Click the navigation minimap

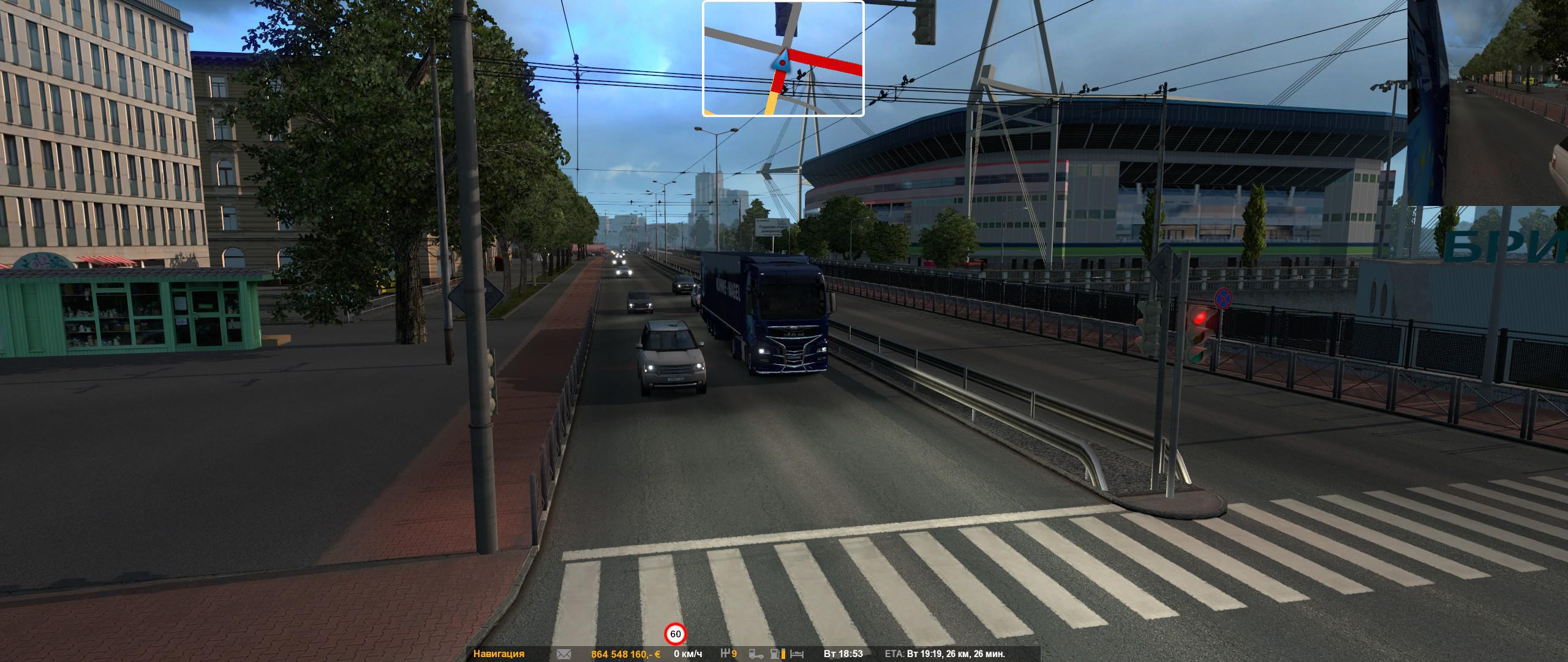tap(783, 58)
